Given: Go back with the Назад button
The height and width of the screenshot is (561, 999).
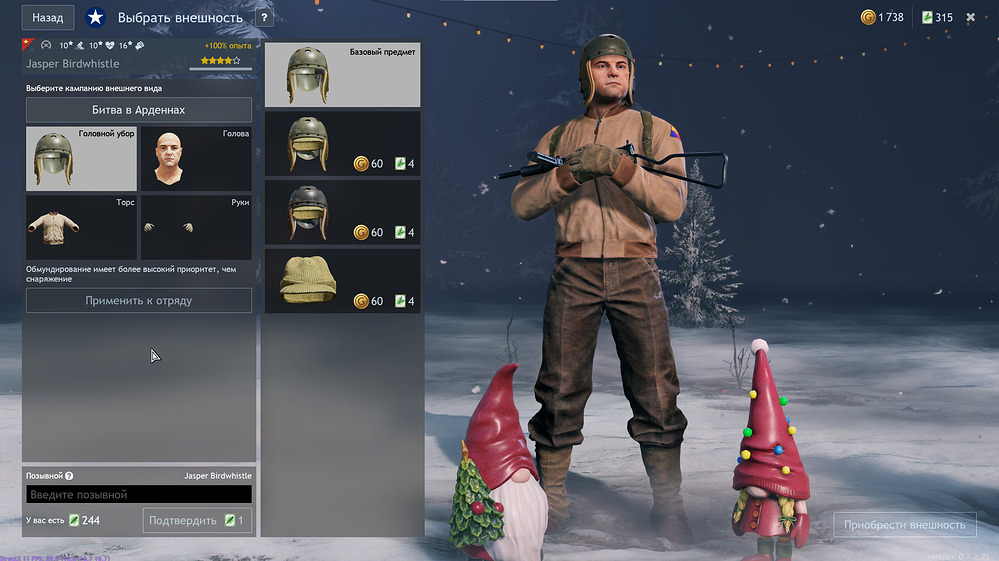Looking at the screenshot, I should pyautogui.click(x=48, y=18).
